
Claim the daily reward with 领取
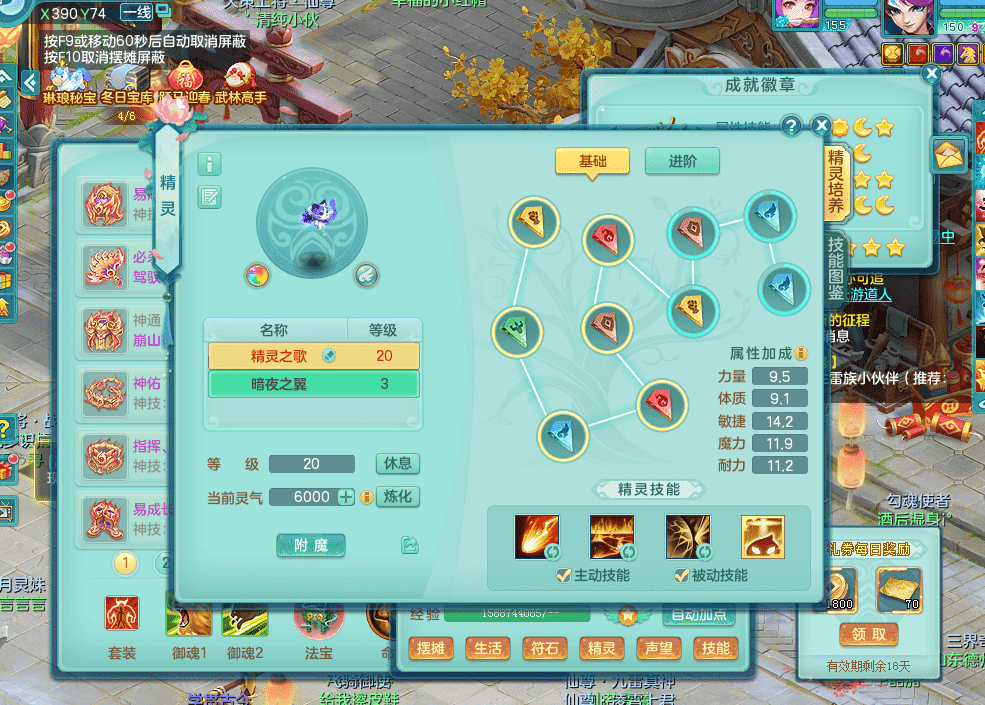[868, 634]
